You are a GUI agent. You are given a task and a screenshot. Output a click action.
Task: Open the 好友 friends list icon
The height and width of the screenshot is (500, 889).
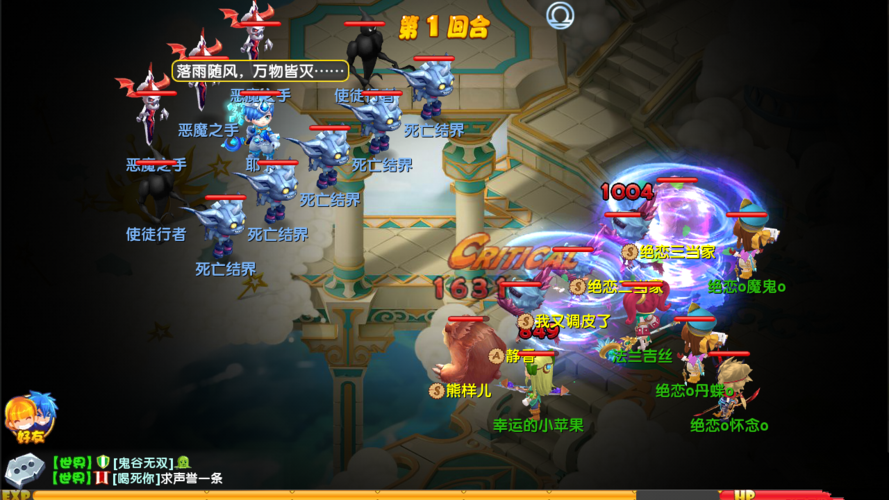[30, 418]
